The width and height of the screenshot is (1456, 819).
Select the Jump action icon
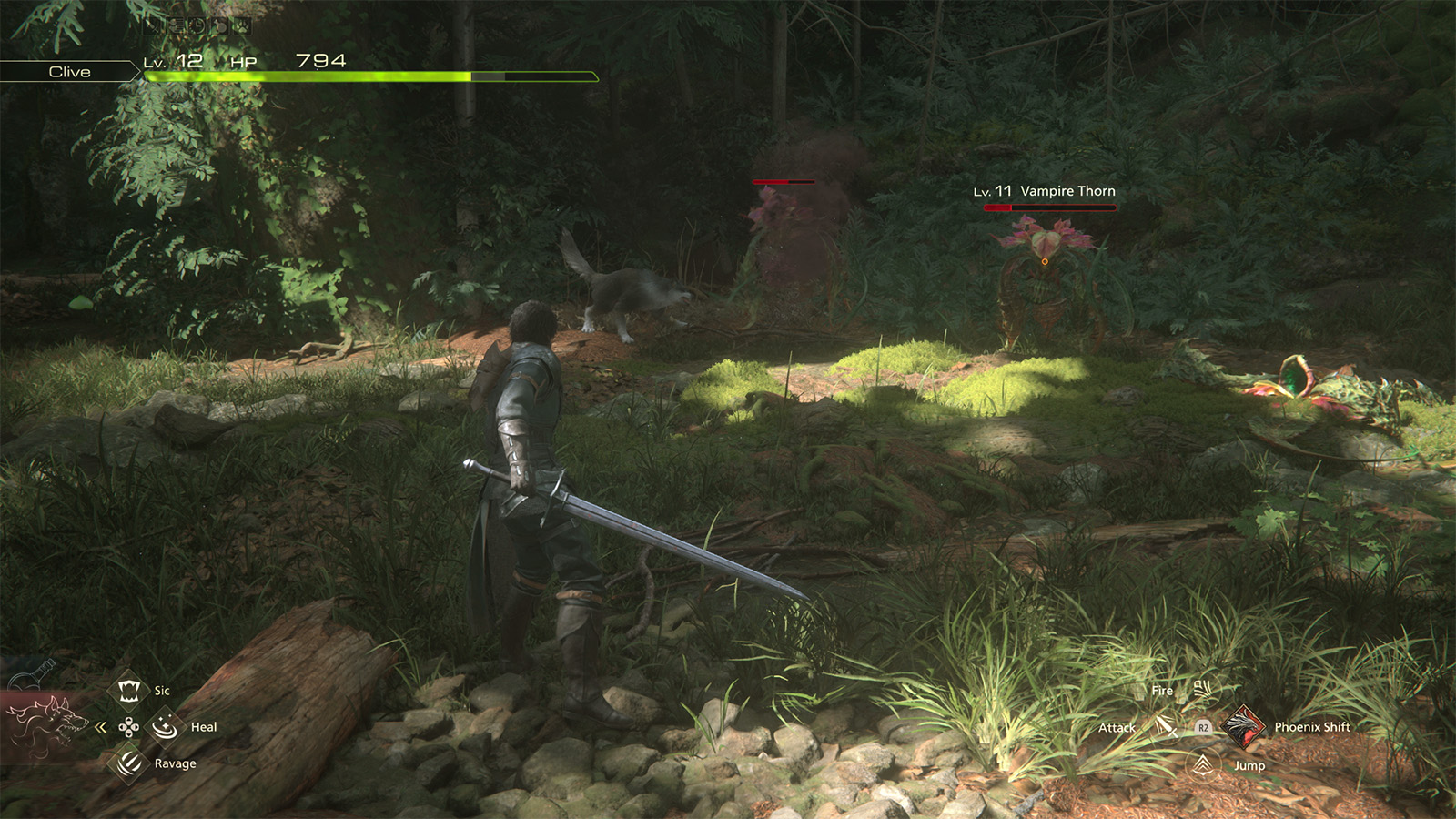(1203, 764)
